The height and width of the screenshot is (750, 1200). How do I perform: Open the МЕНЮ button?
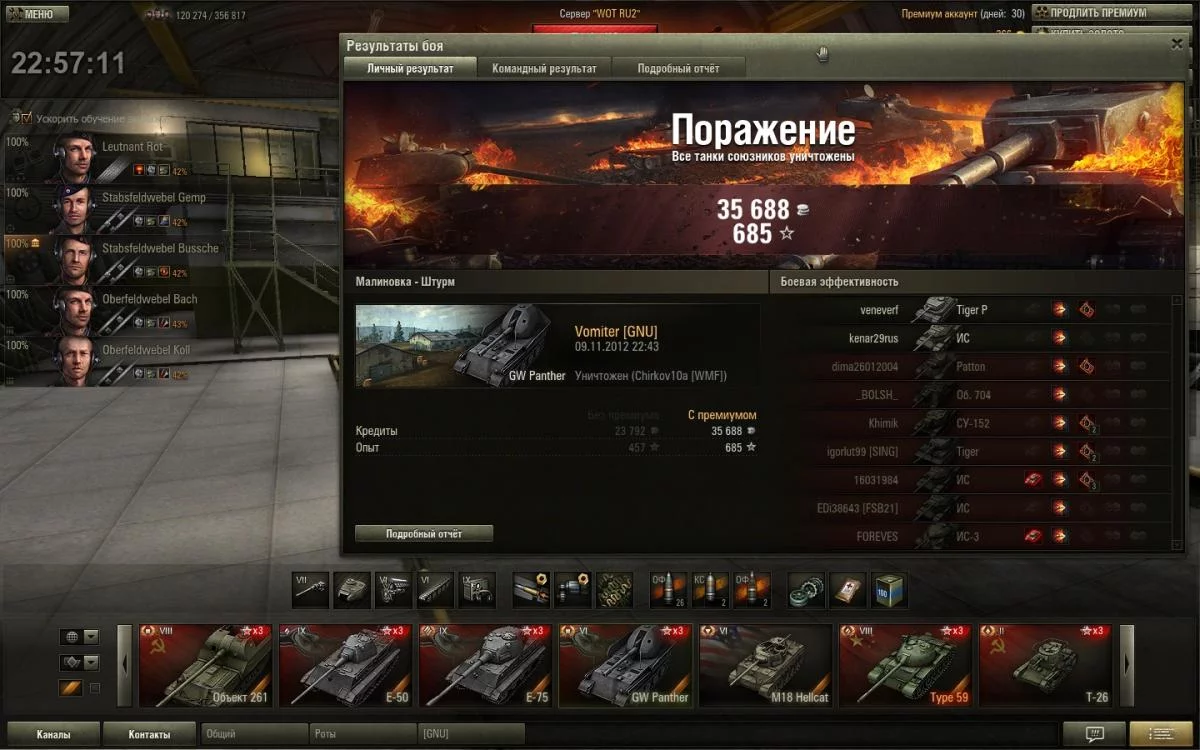pyautogui.click(x=38, y=14)
